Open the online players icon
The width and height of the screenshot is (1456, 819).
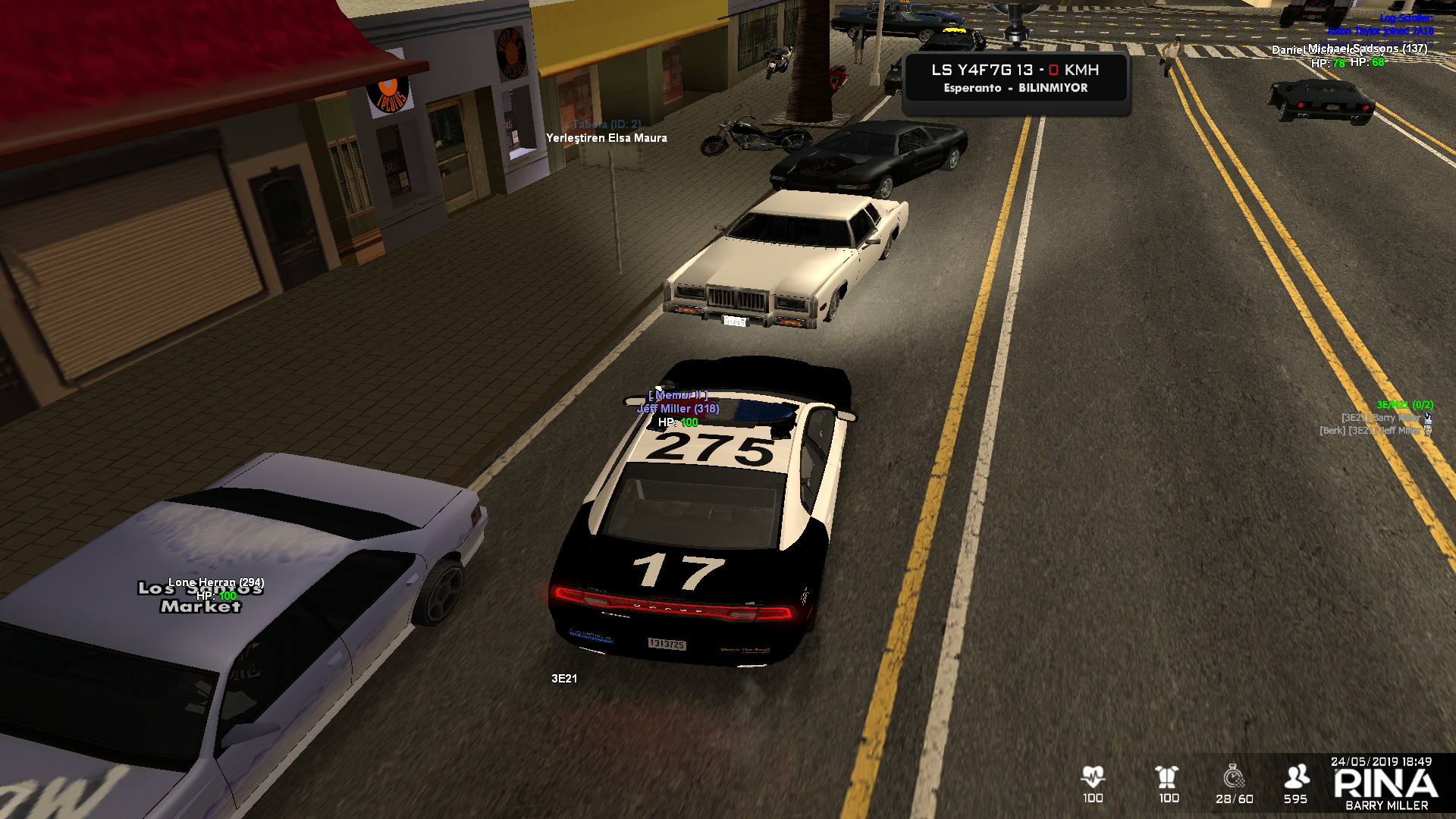point(1296,777)
